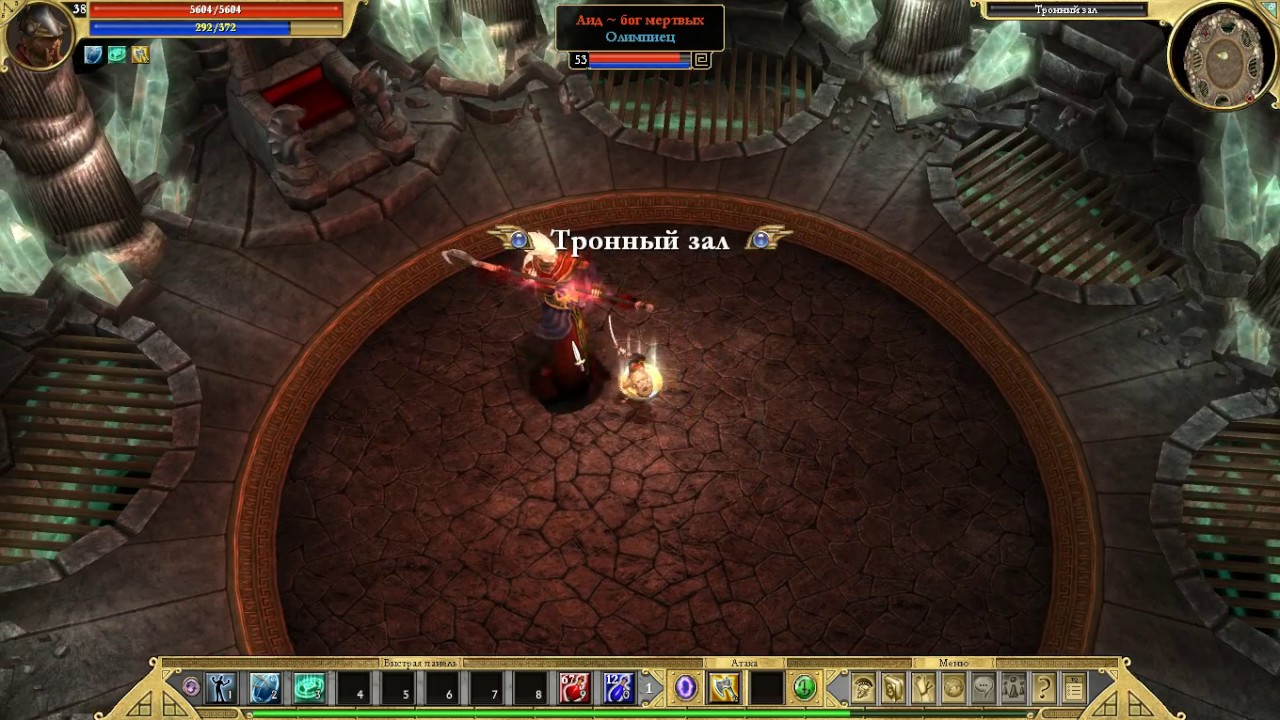Click the player portrait with helmet
1280x720 pixels.
(x=38, y=36)
